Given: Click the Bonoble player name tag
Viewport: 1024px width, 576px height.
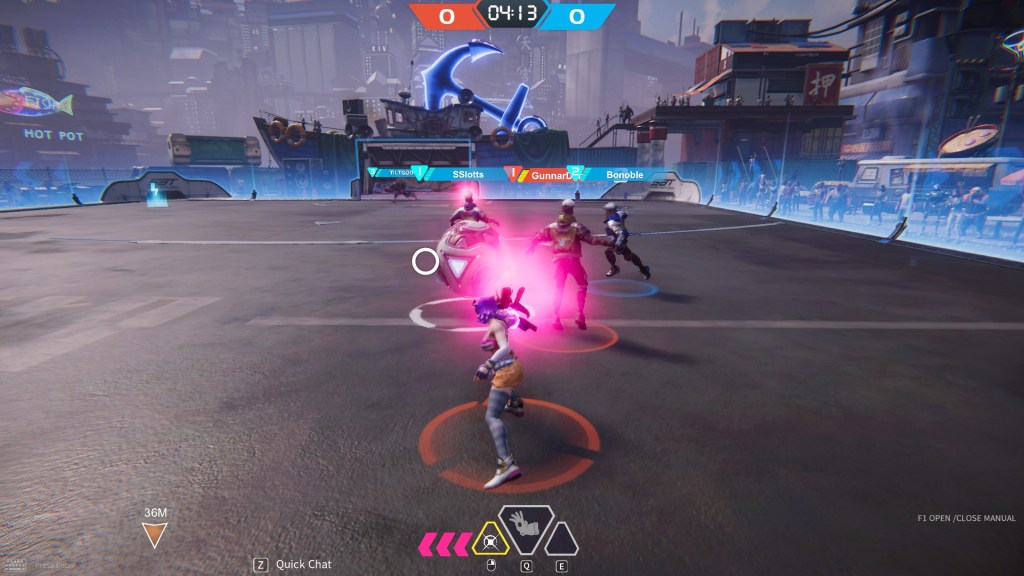Looking at the screenshot, I should (624, 174).
